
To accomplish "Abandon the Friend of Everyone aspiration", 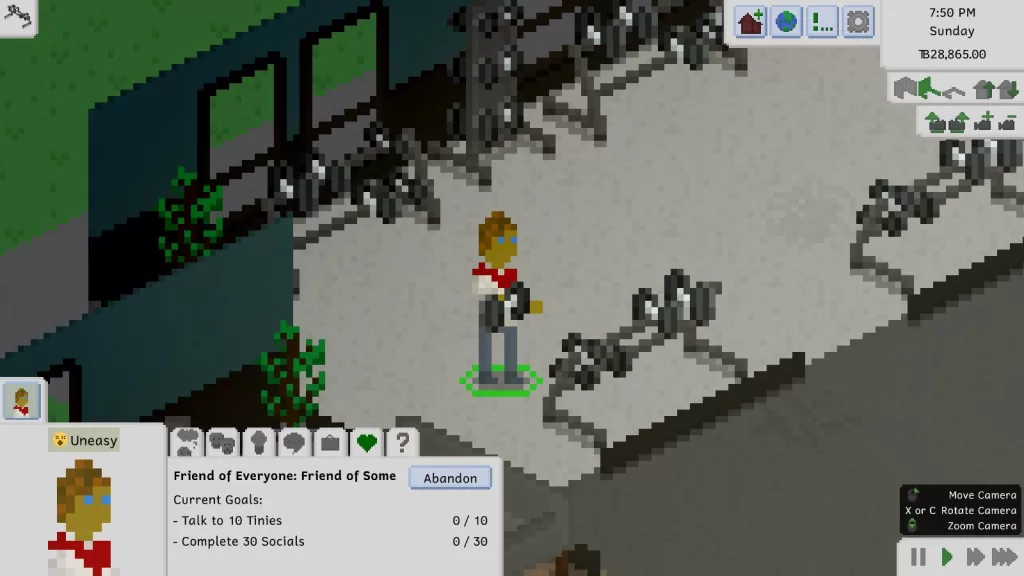I will [450, 478].
